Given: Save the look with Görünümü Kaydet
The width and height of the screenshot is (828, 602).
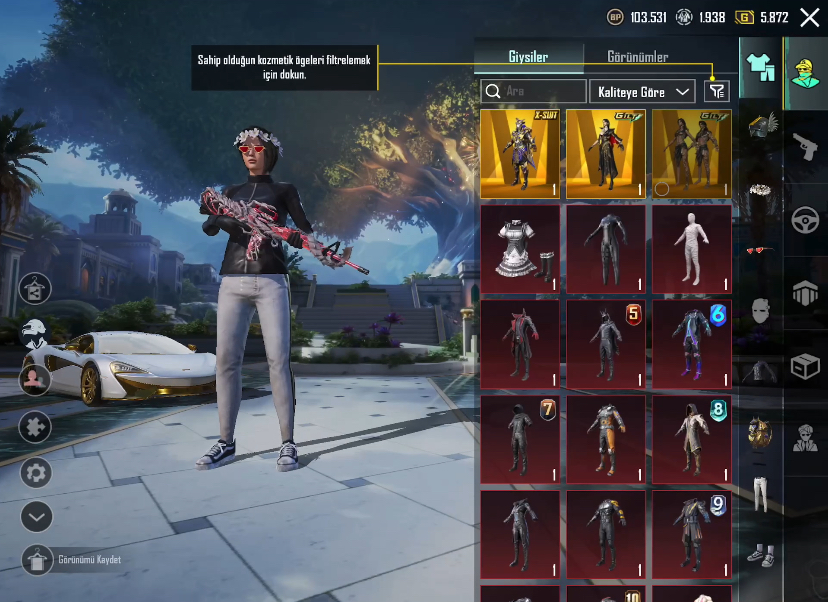Looking at the screenshot, I should (x=36, y=560).
